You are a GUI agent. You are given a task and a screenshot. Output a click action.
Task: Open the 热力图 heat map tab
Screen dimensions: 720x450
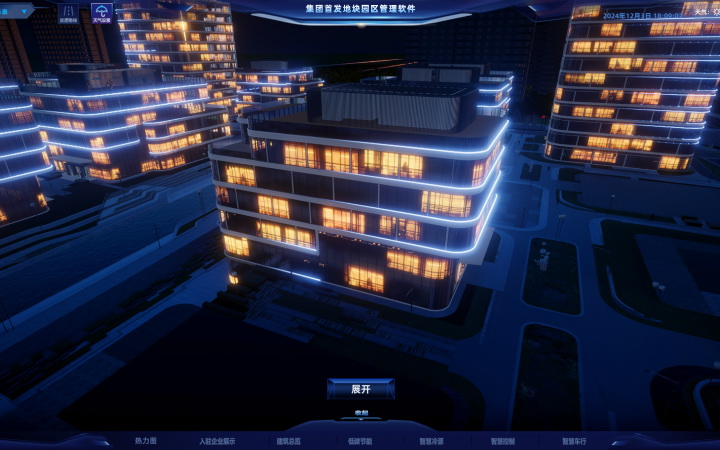pos(146,440)
